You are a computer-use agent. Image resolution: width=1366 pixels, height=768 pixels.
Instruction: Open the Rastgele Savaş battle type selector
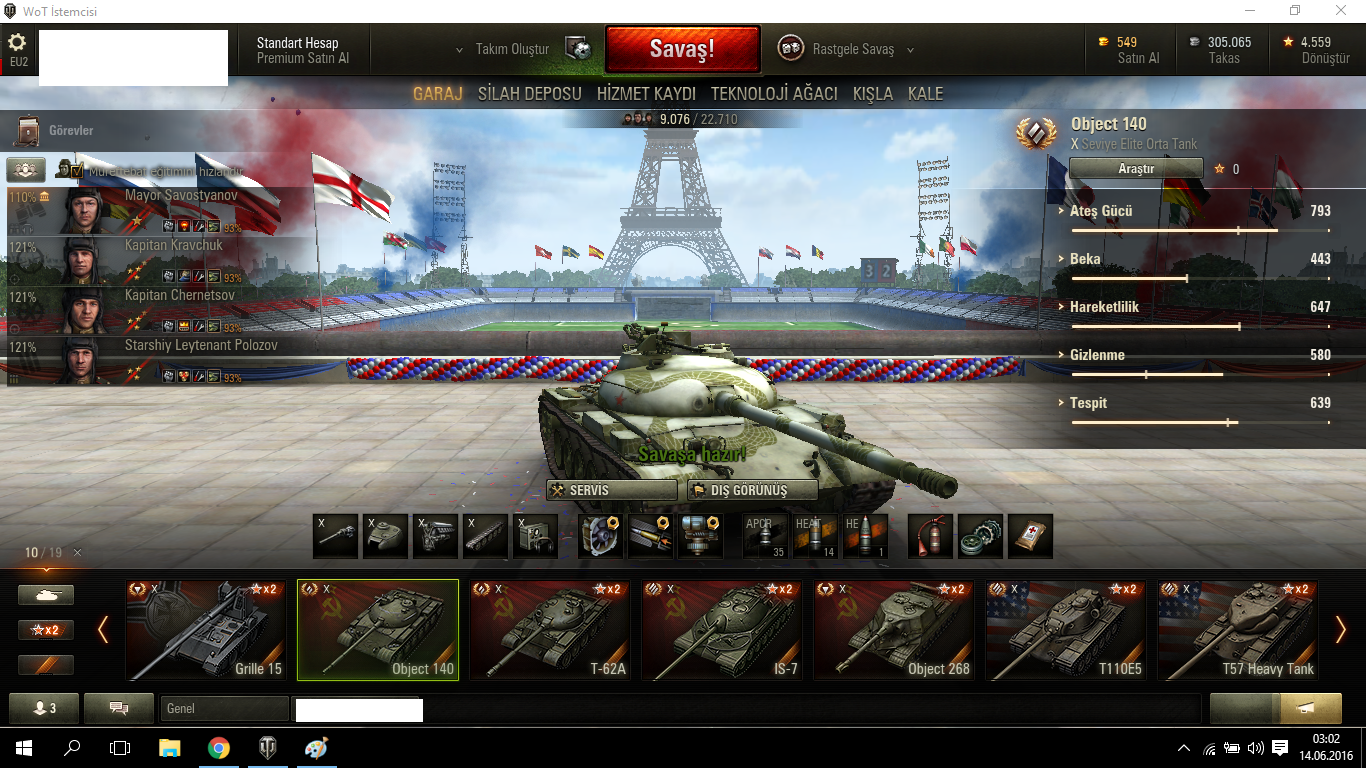[x=852, y=49]
